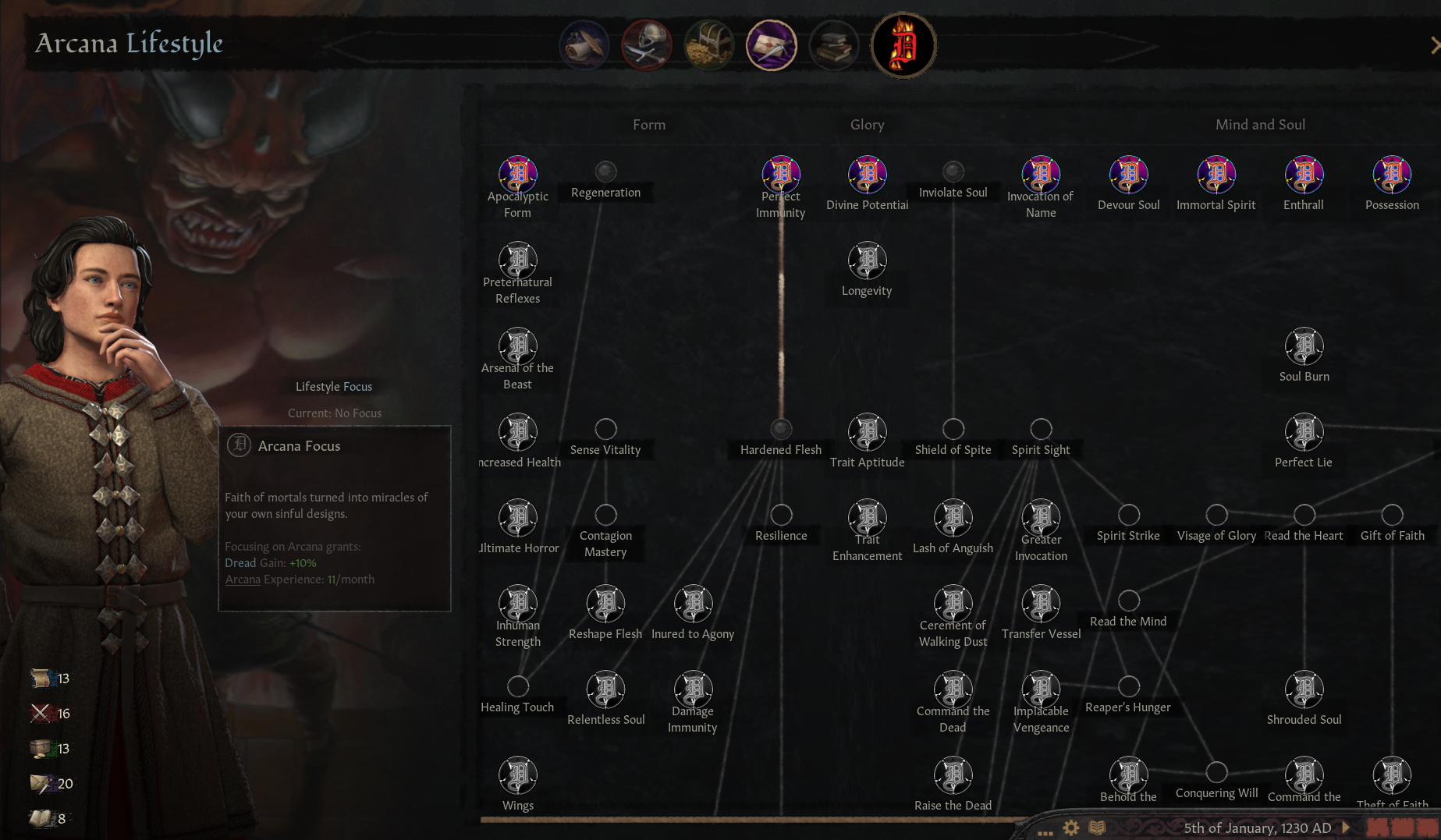Unpause by clicking the date play arrow
The width and height of the screenshot is (1441, 840).
1347,828
